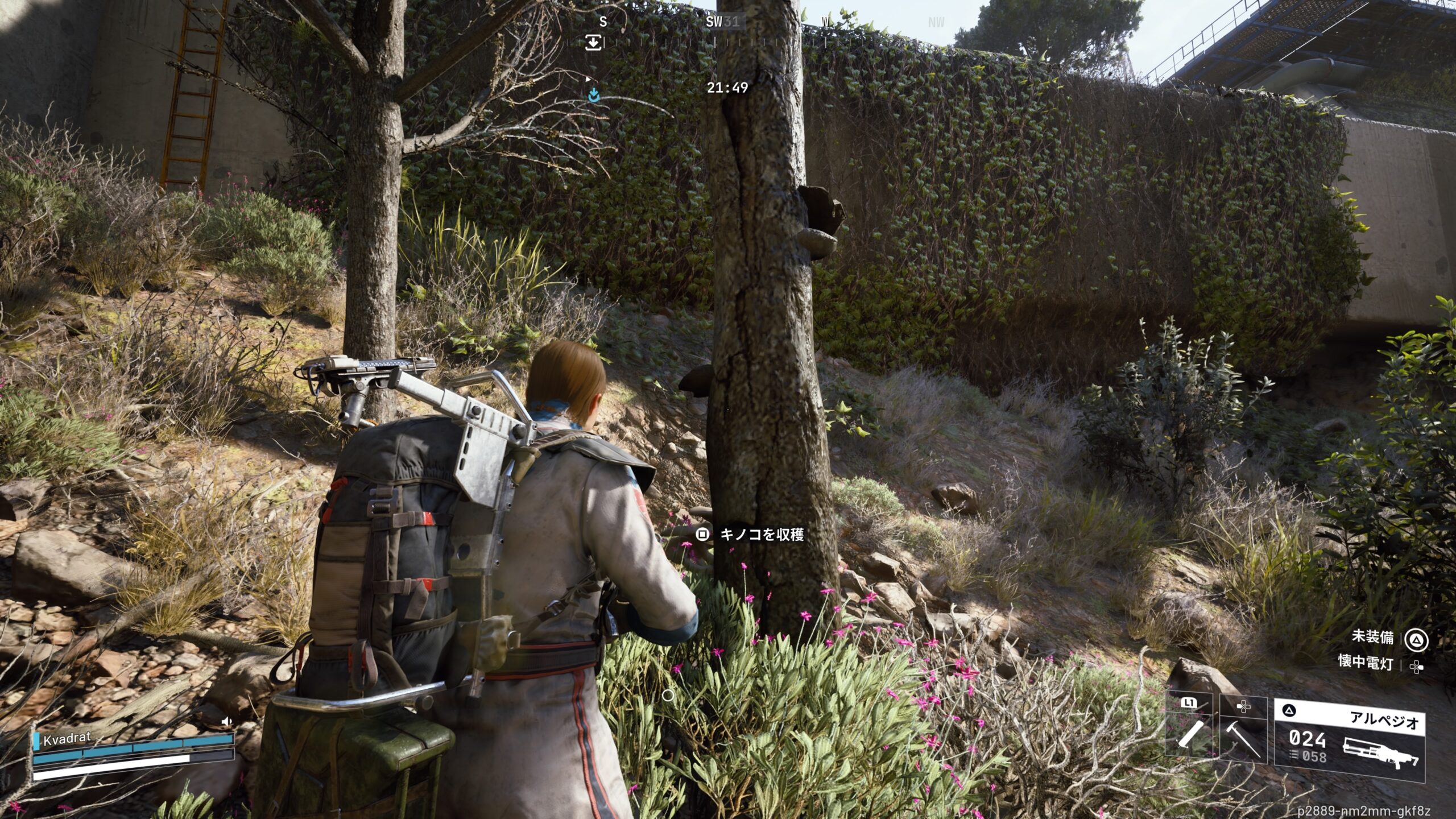The width and height of the screenshot is (1456, 819).
Task: Select the unequipped (未装備) weapon label
Action: tap(1372, 636)
